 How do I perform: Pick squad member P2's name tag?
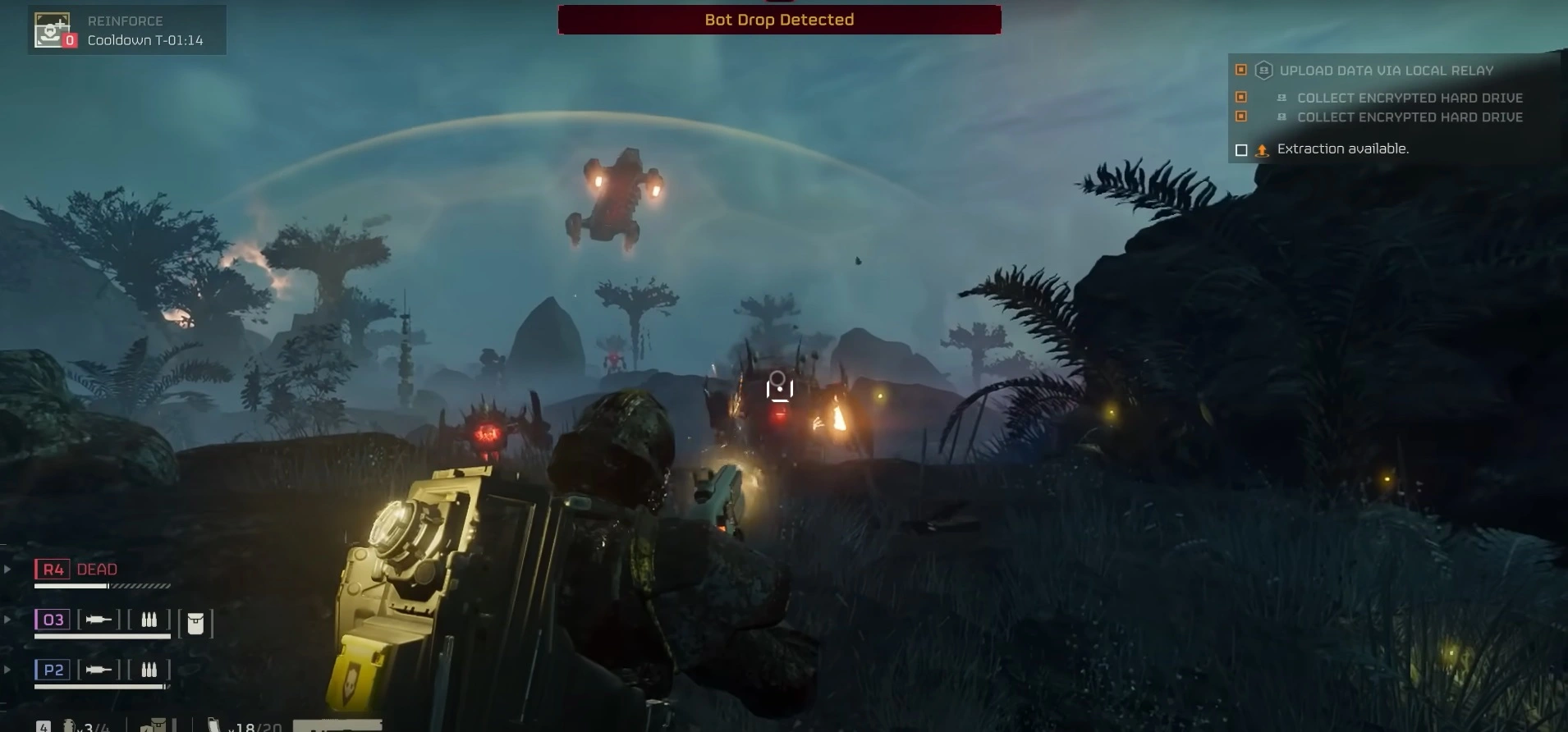(x=53, y=670)
